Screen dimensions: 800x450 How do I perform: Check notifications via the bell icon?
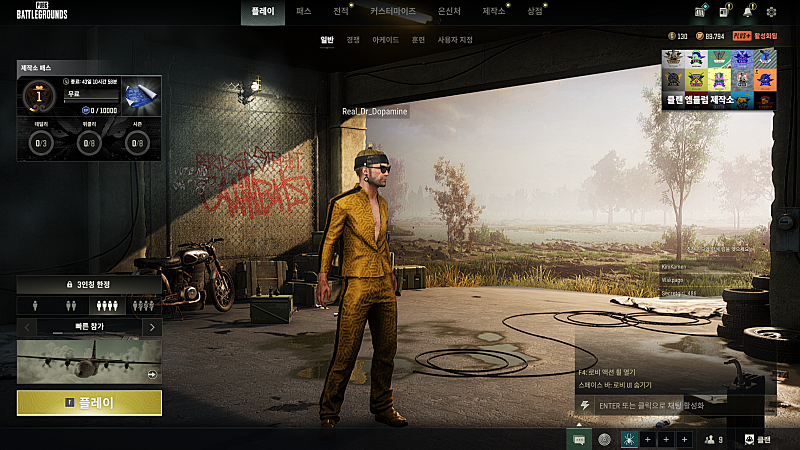(747, 13)
